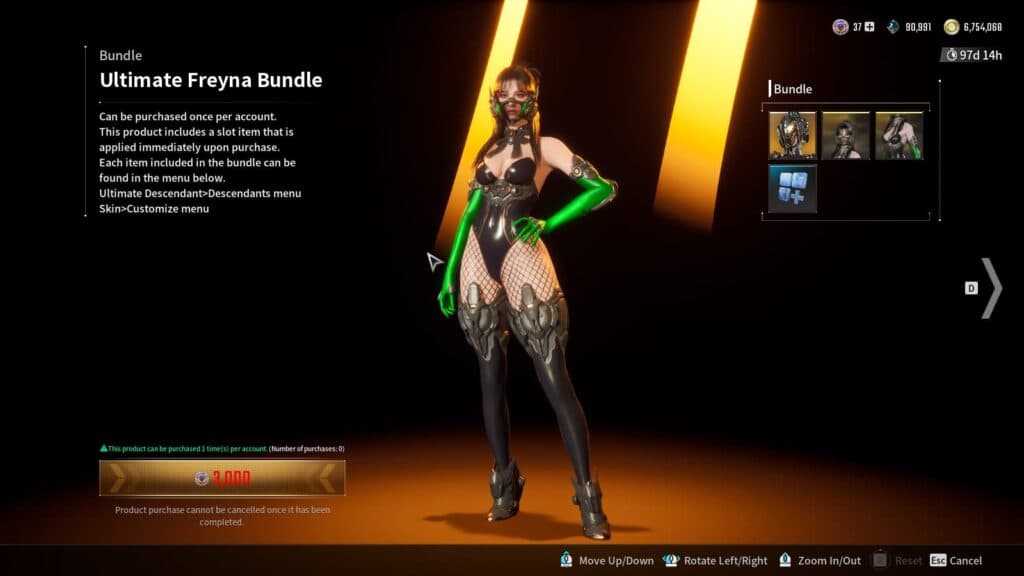Select the green-glove body skin thumbnail

pos(899,135)
